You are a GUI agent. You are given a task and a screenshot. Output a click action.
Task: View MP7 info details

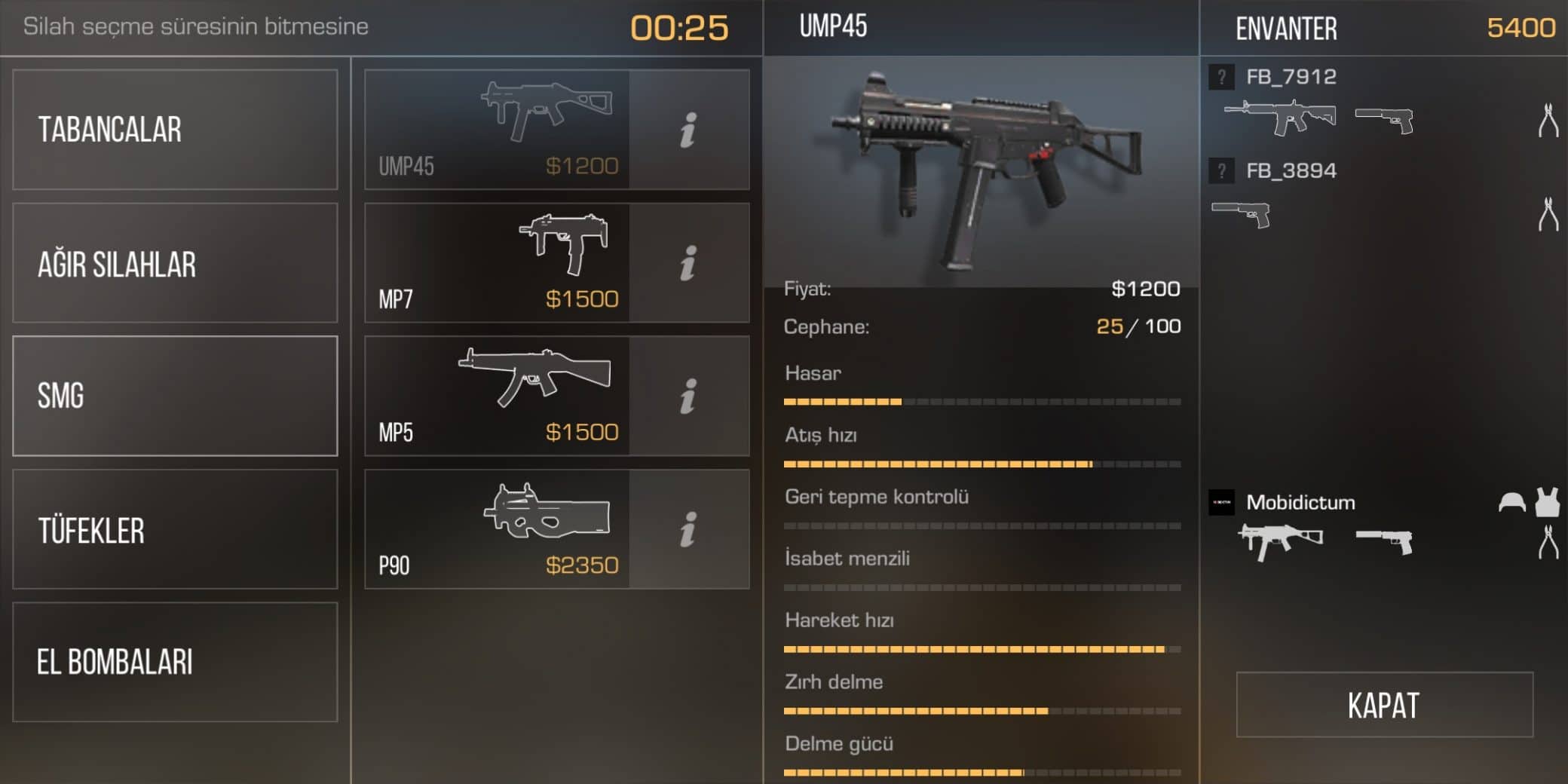(x=688, y=263)
